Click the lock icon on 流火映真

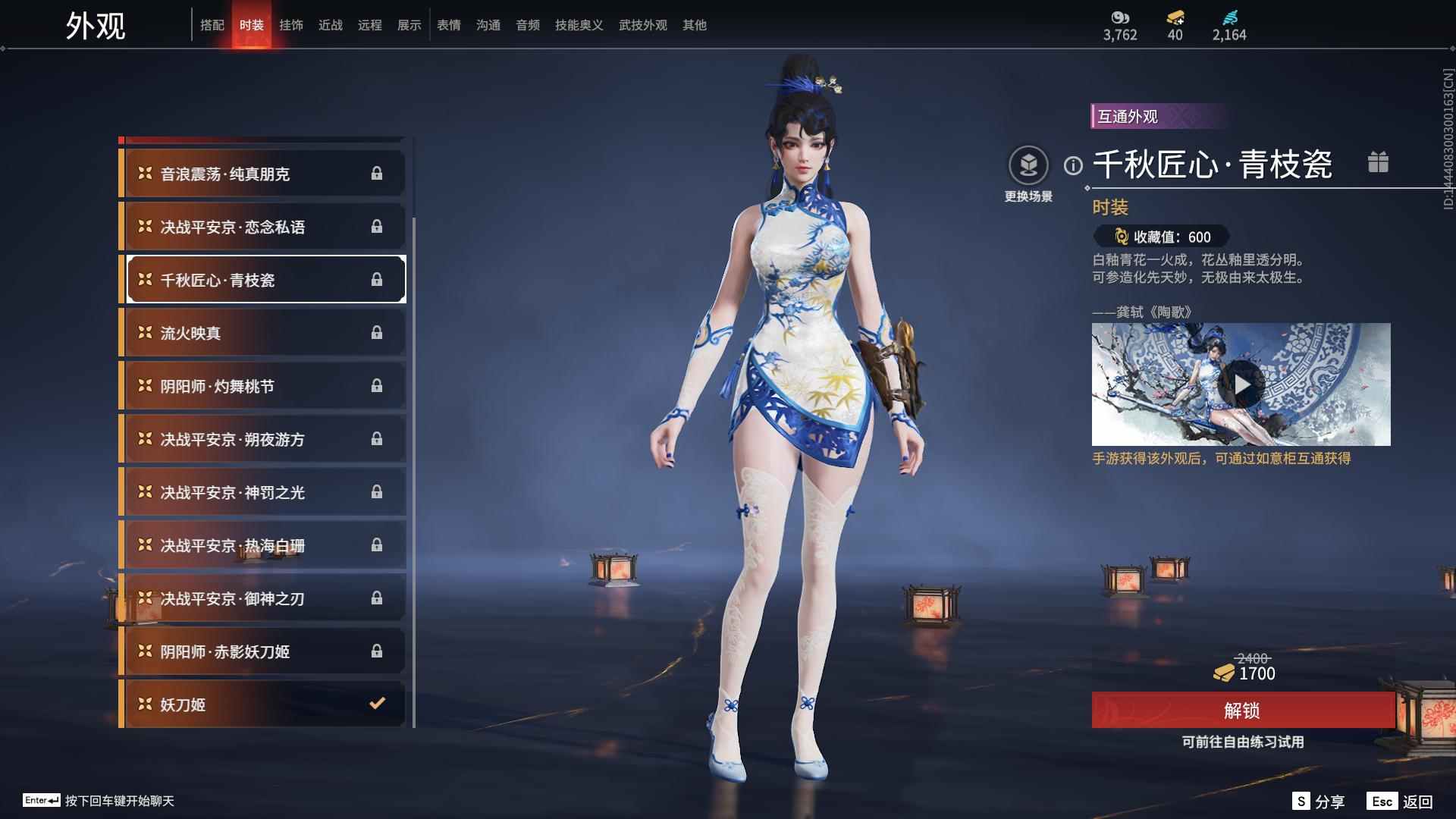pos(378,332)
